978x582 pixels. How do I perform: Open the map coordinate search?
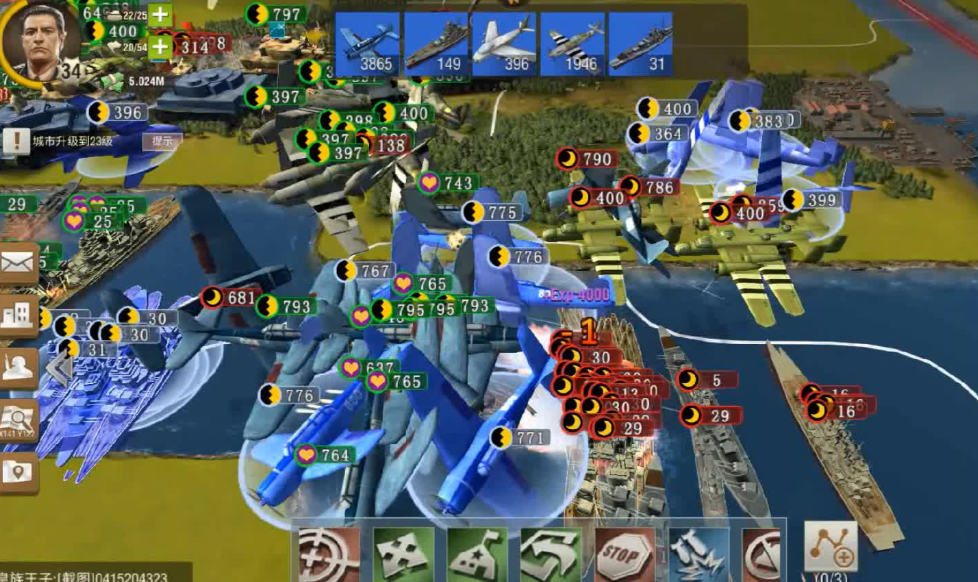point(19,420)
